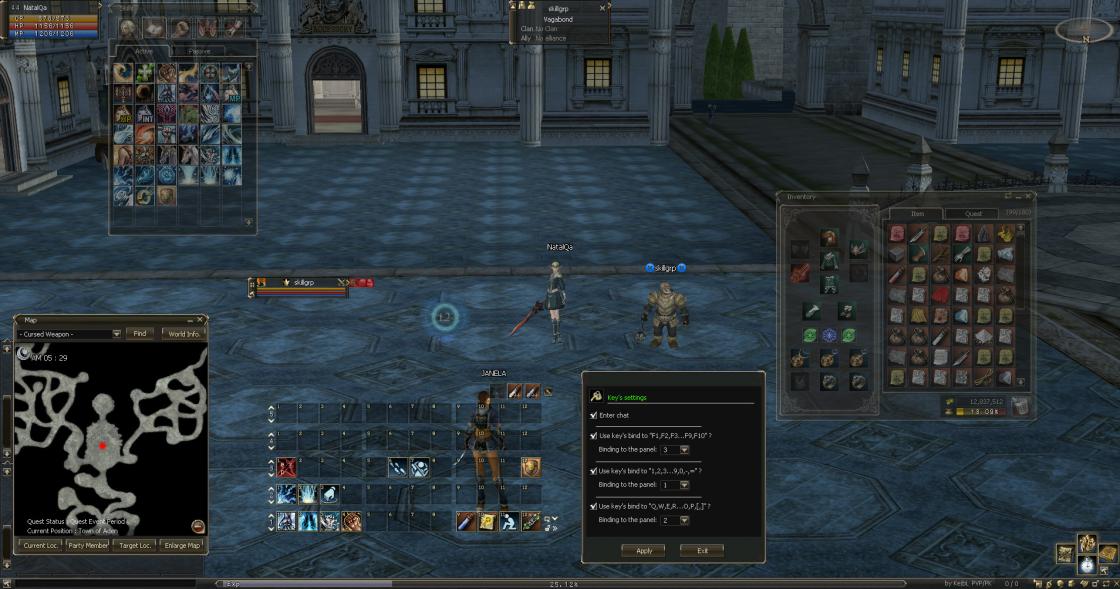Open the Cursed Weapon dropdown
Viewport: 1120px width, 589px height.
point(116,333)
